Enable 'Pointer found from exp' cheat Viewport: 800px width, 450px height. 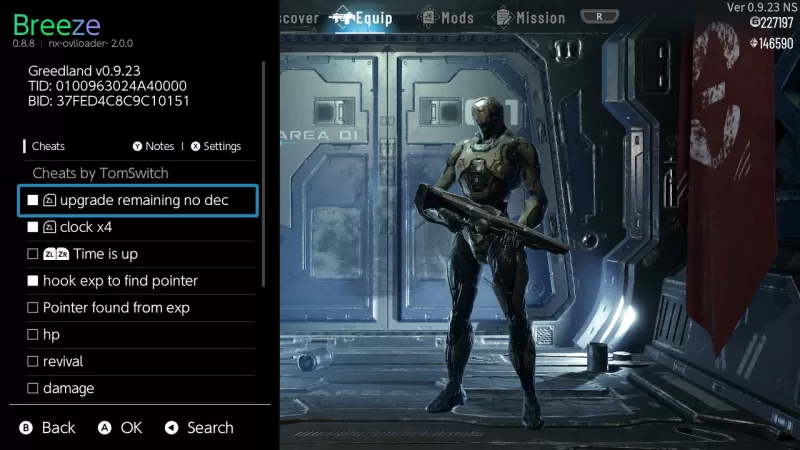pos(138,308)
